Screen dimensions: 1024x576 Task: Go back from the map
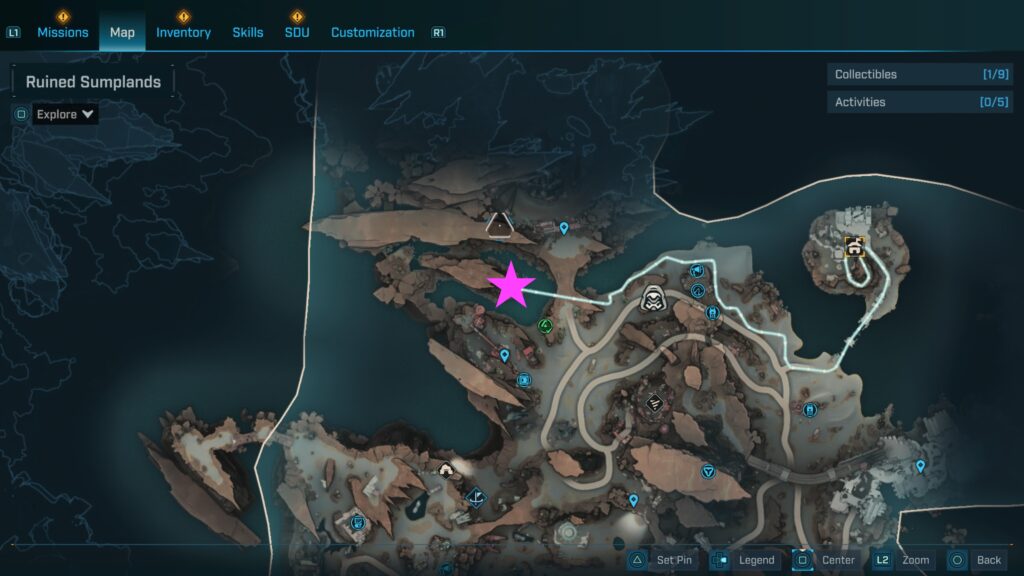pyautogui.click(x=977, y=560)
